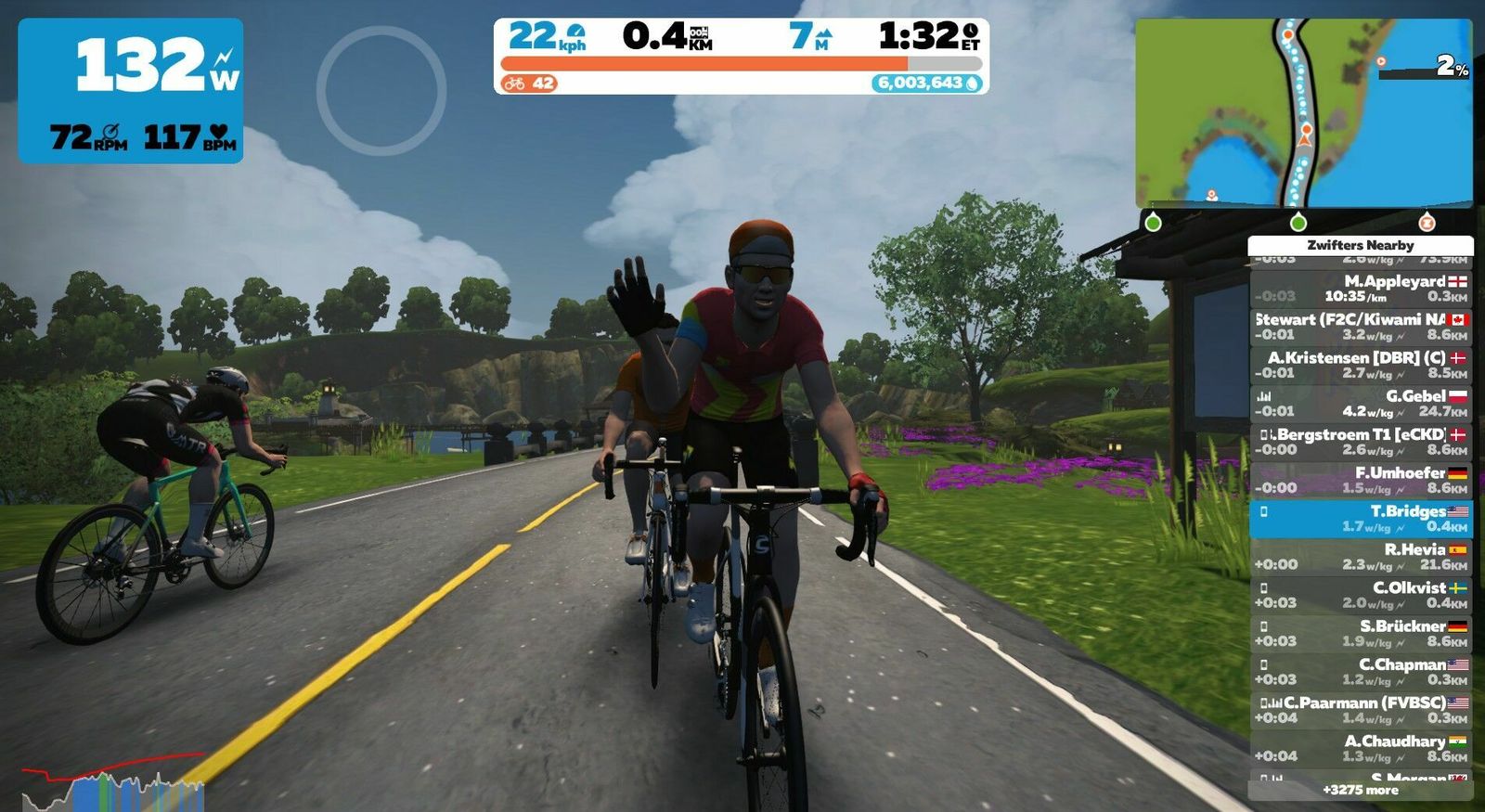Click the minimap in the corner
Screen dimensions: 1485x812
[1303, 112]
